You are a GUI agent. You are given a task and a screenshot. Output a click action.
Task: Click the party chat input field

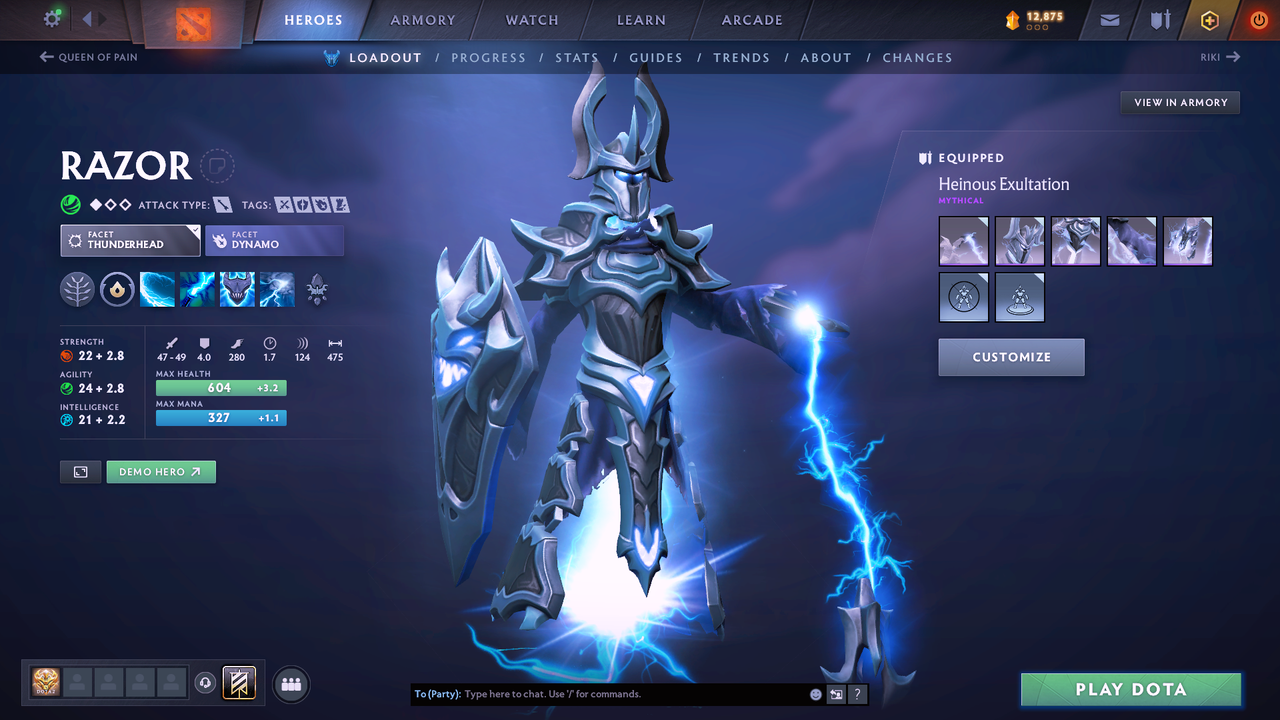[600, 693]
